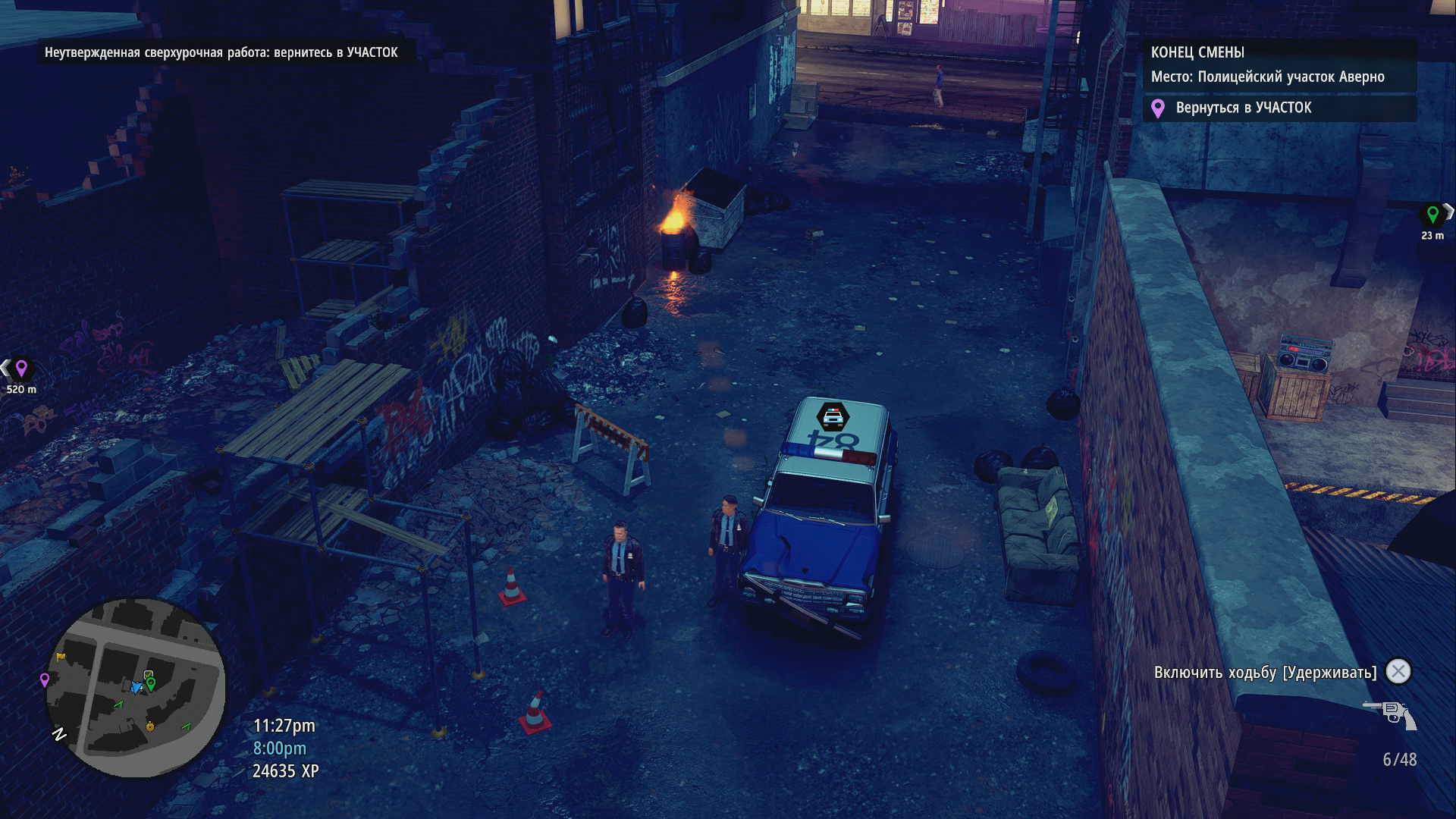Viewport: 1456px width, 819px height.
Task: Click the purple pin beside the minimap edge
Action: [x=45, y=679]
